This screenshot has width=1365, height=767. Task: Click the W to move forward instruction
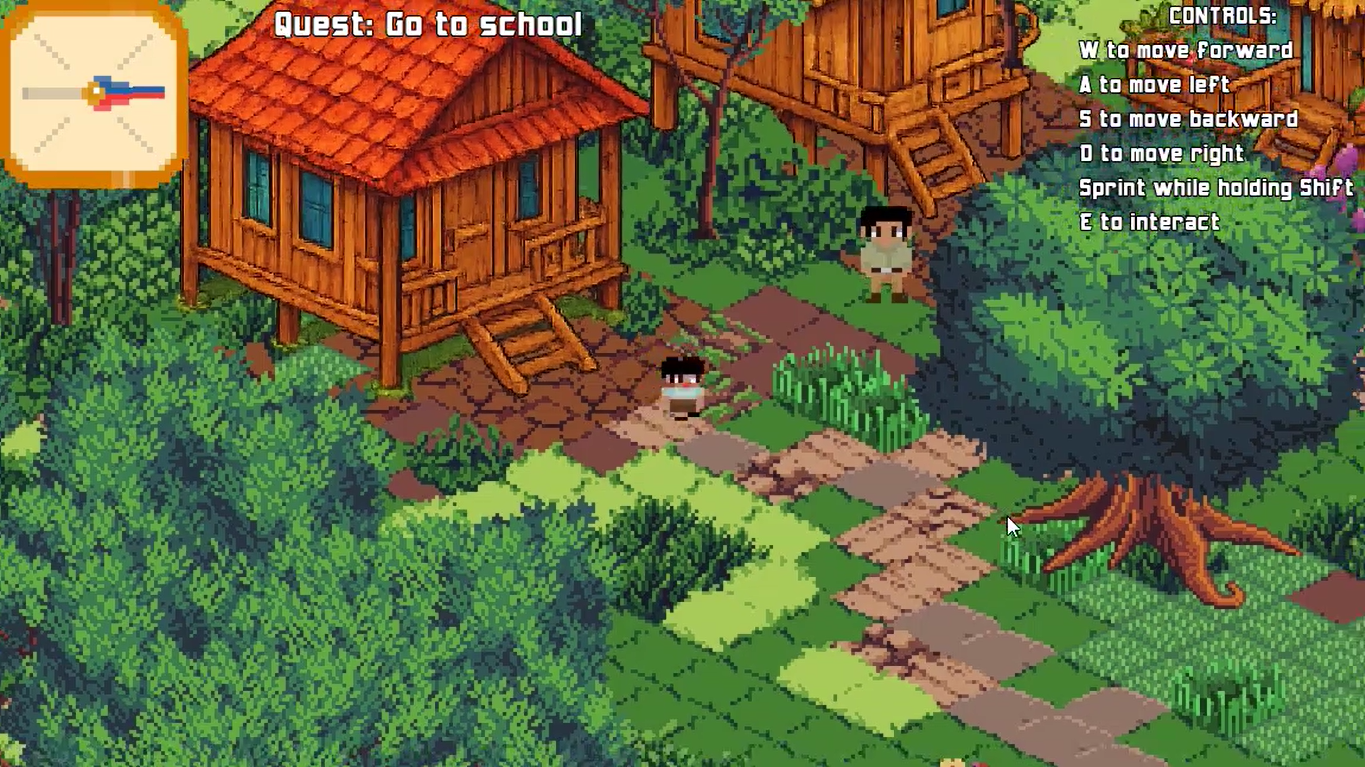1185,50
